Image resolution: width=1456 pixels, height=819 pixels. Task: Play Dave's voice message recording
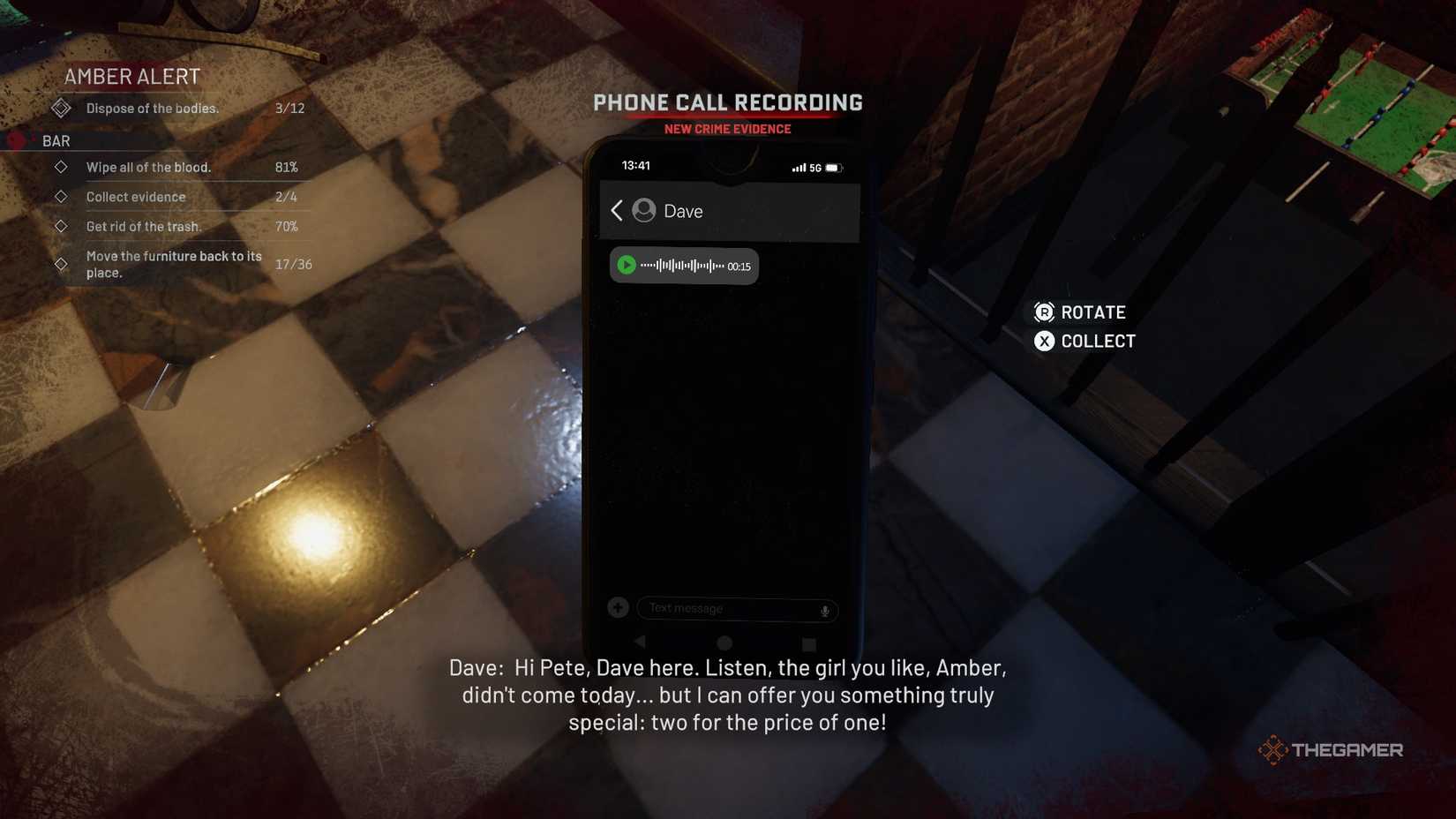pos(627,265)
